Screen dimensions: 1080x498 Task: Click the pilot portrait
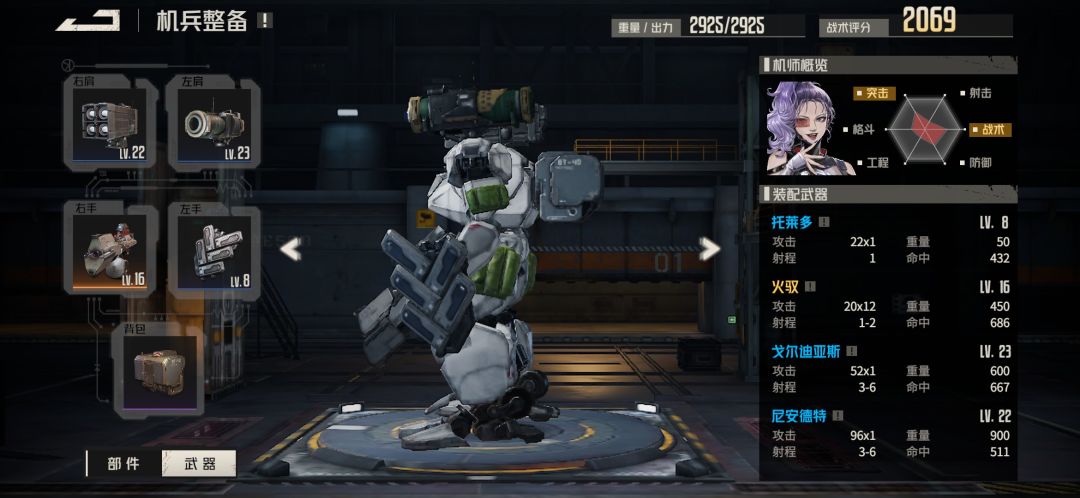click(801, 128)
